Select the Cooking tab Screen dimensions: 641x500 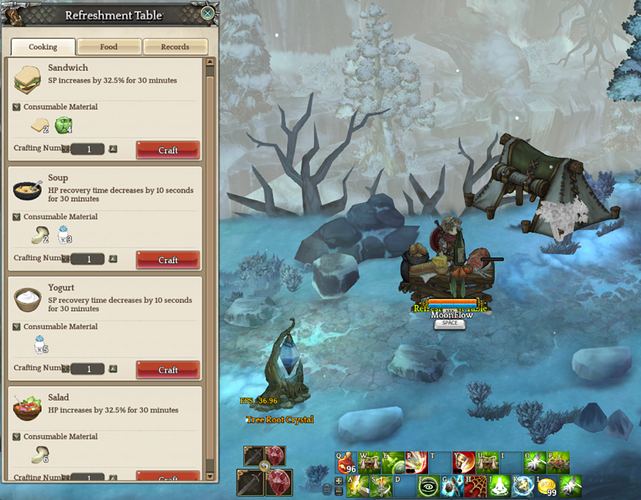click(x=43, y=47)
